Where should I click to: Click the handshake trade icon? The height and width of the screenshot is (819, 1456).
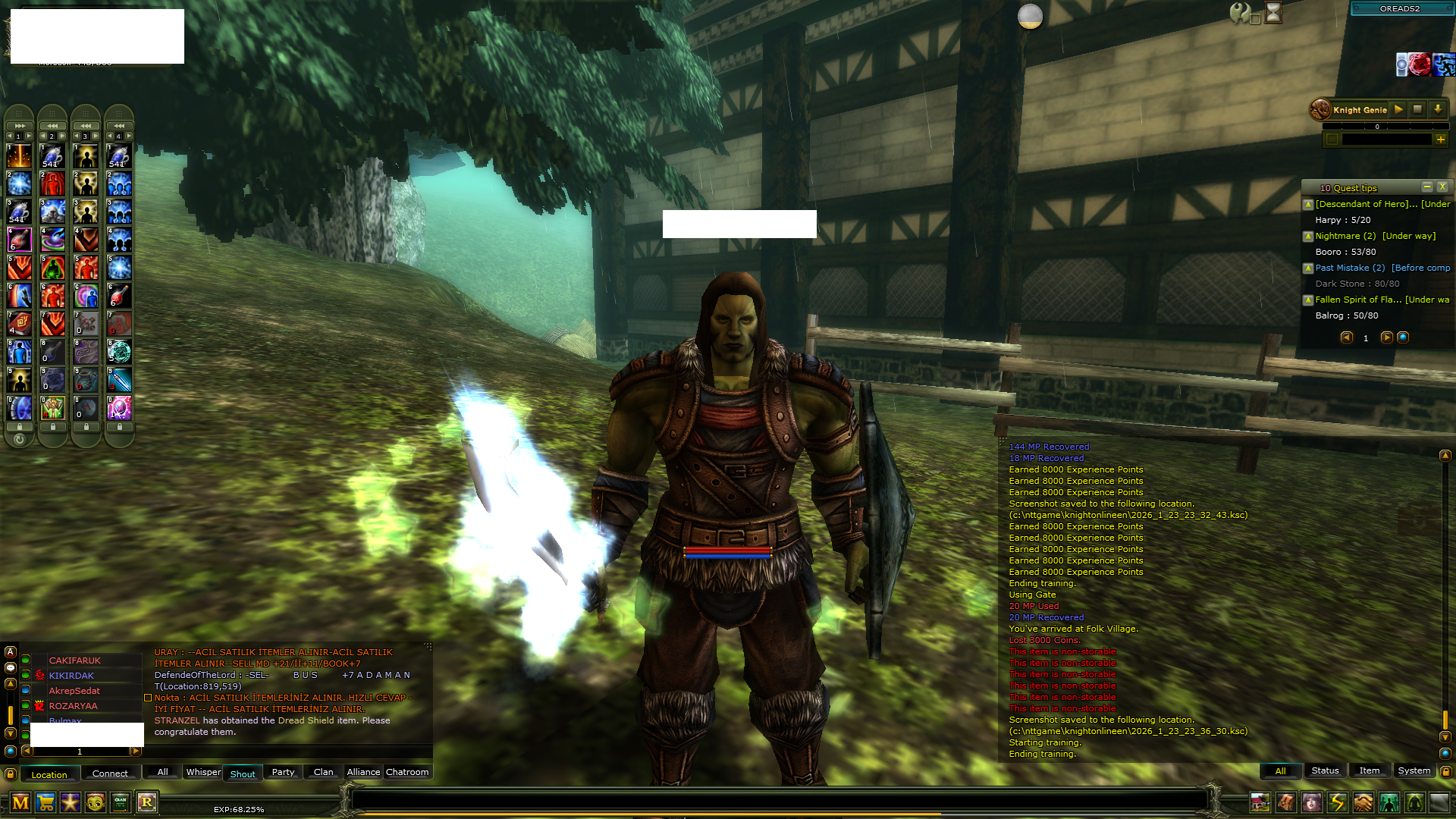[x=1362, y=803]
